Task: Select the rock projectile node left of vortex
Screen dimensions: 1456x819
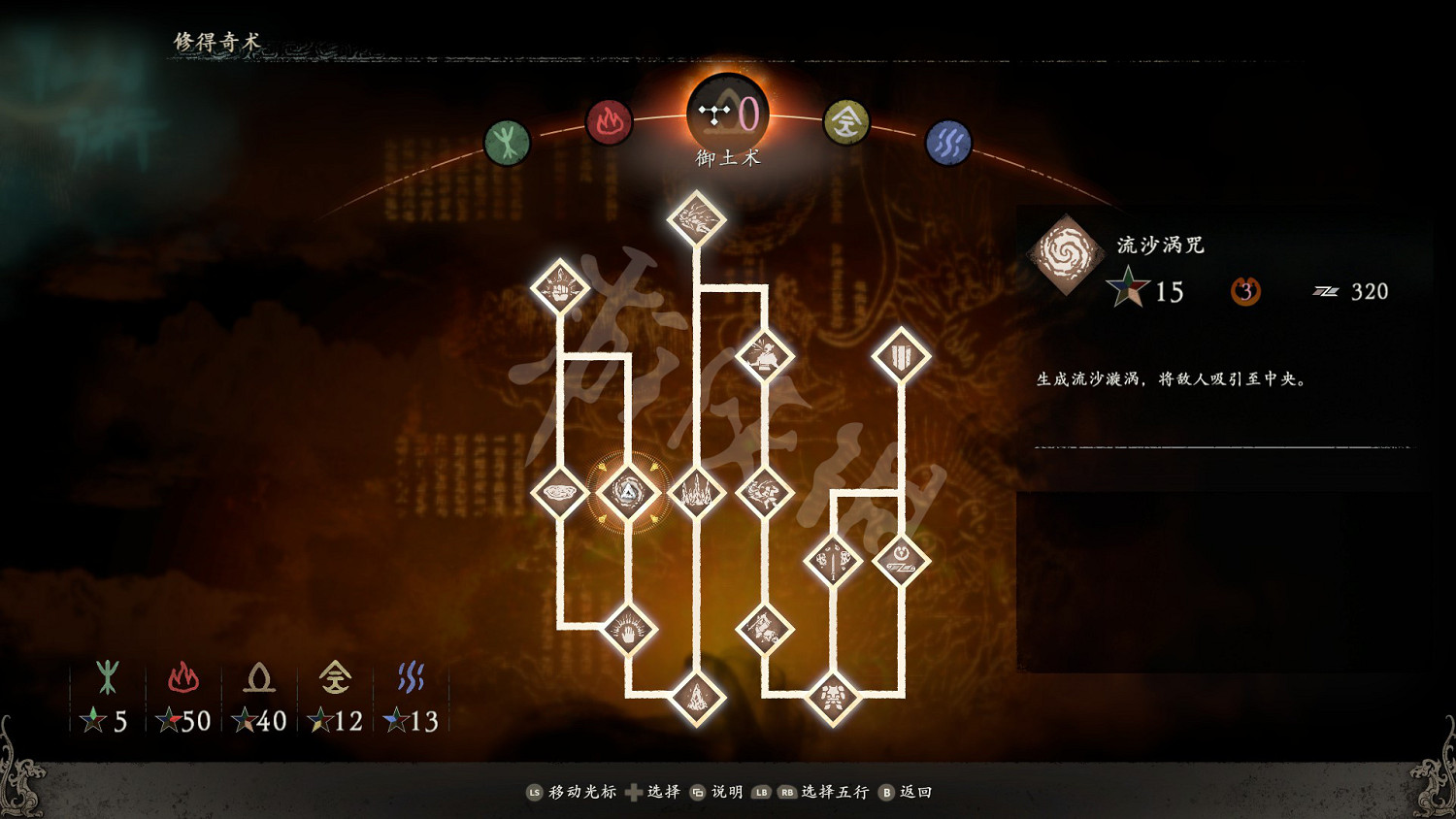Action: tap(559, 492)
